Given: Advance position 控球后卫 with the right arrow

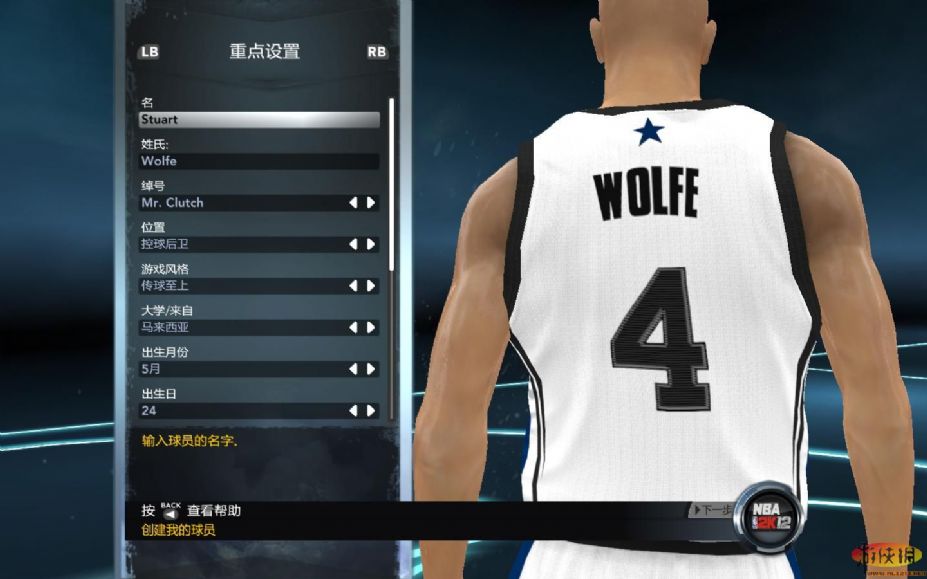Looking at the screenshot, I should (x=371, y=244).
